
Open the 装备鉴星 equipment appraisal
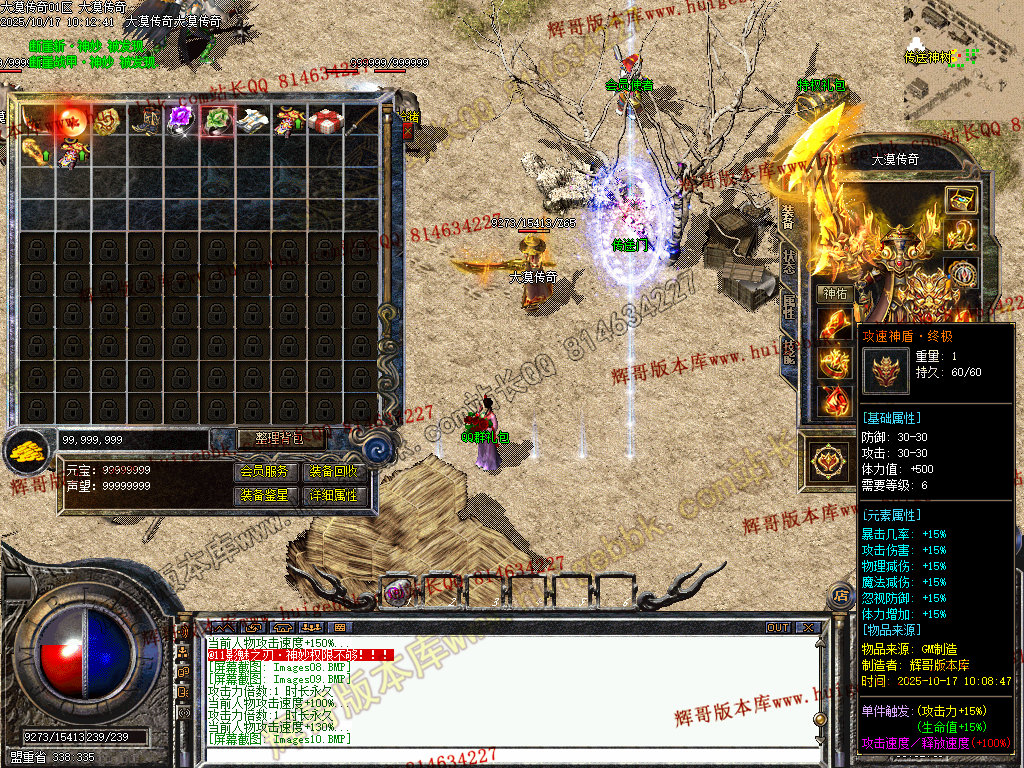[264, 495]
